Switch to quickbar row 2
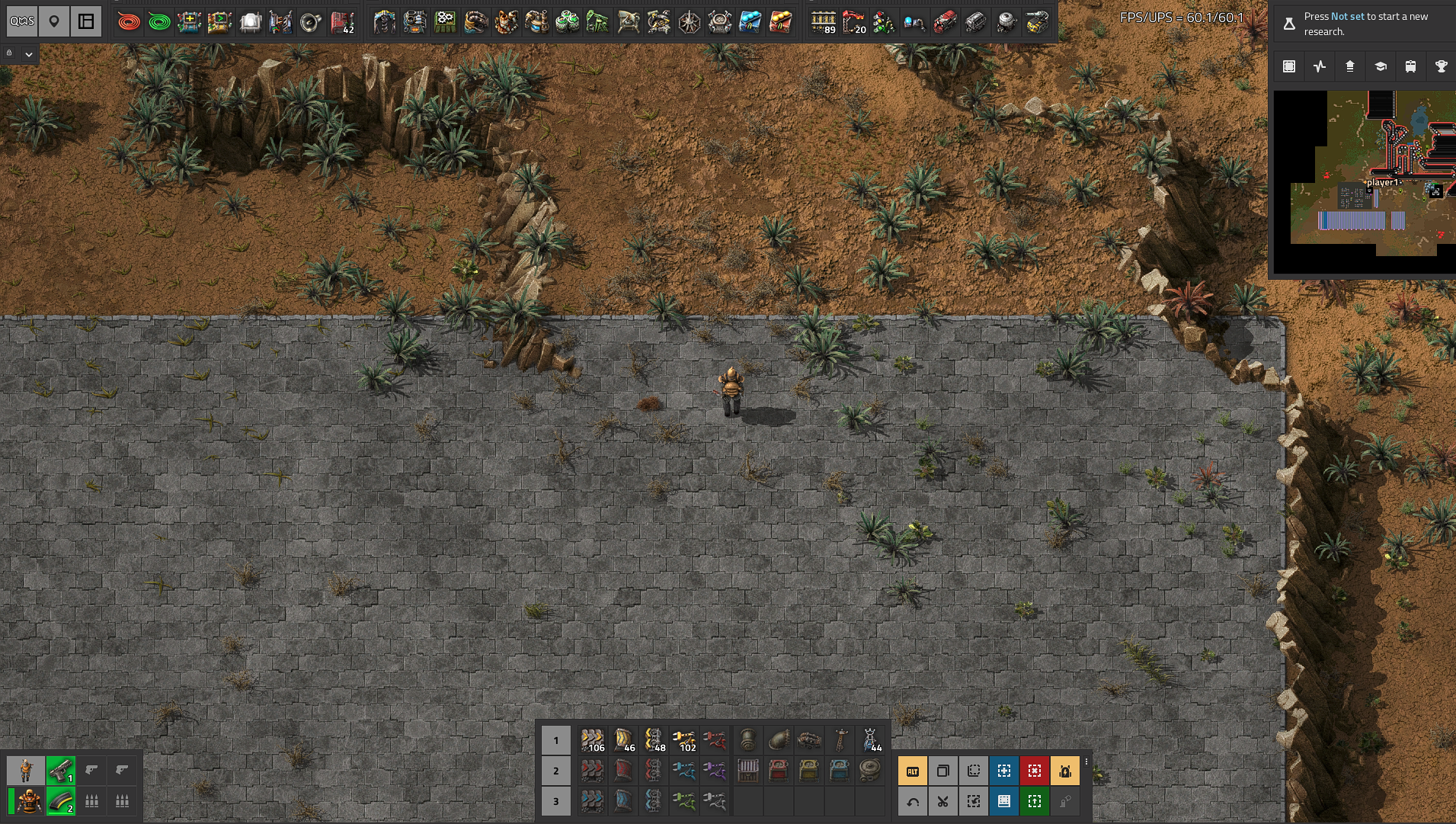 click(555, 771)
